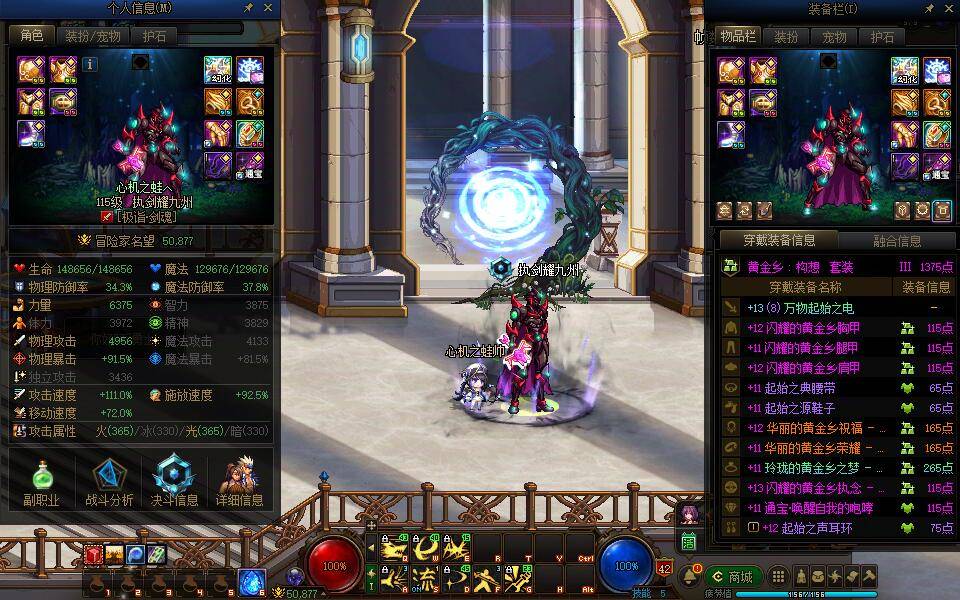Select the 通宝 equipment slot in character info
Viewport: 960px width, 600px height.
pyautogui.click(x=248, y=166)
